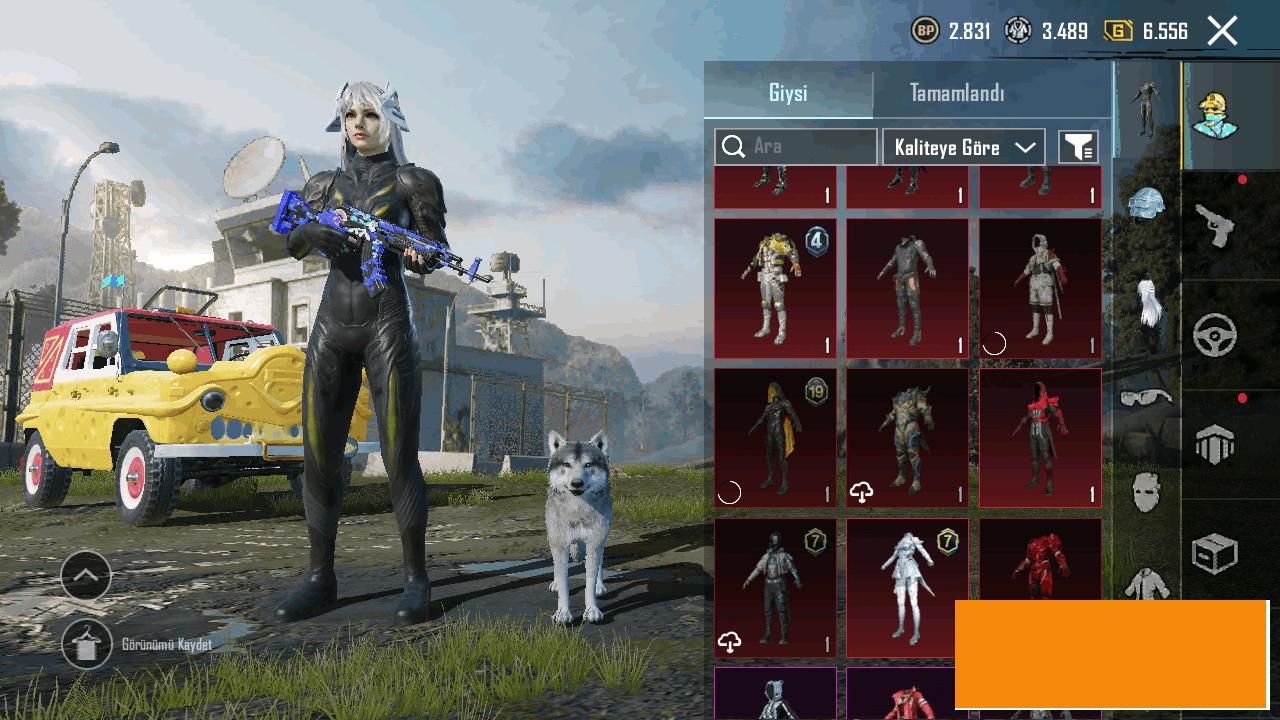Switch to the Giysi tab
The width and height of the screenshot is (1280, 720).
point(788,93)
